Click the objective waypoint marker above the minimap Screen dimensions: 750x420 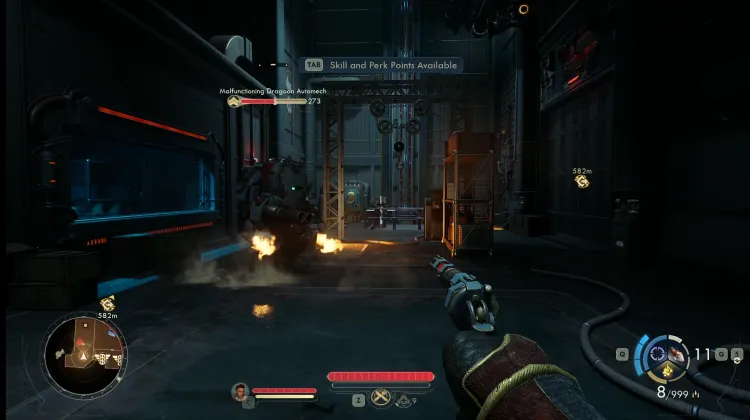108,304
